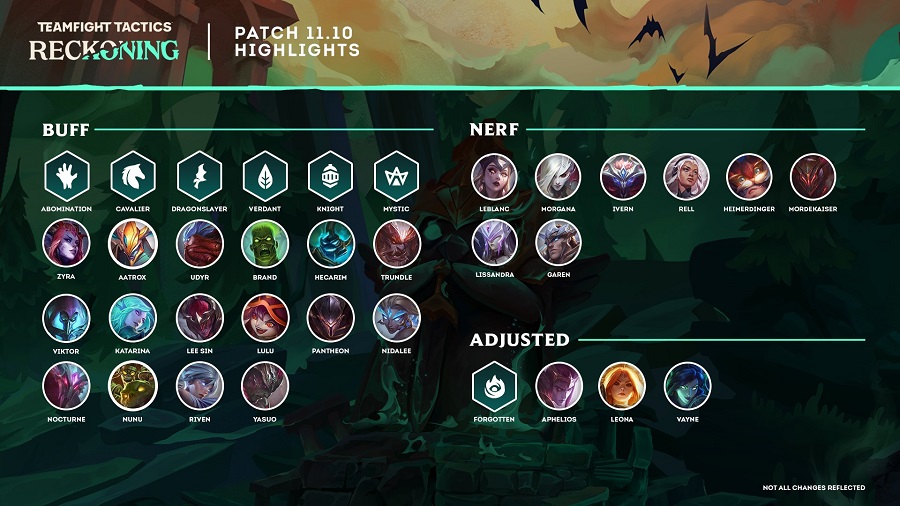Select the Abomination trait icon
Screen dimensions: 900x506
[x=66, y=178]
